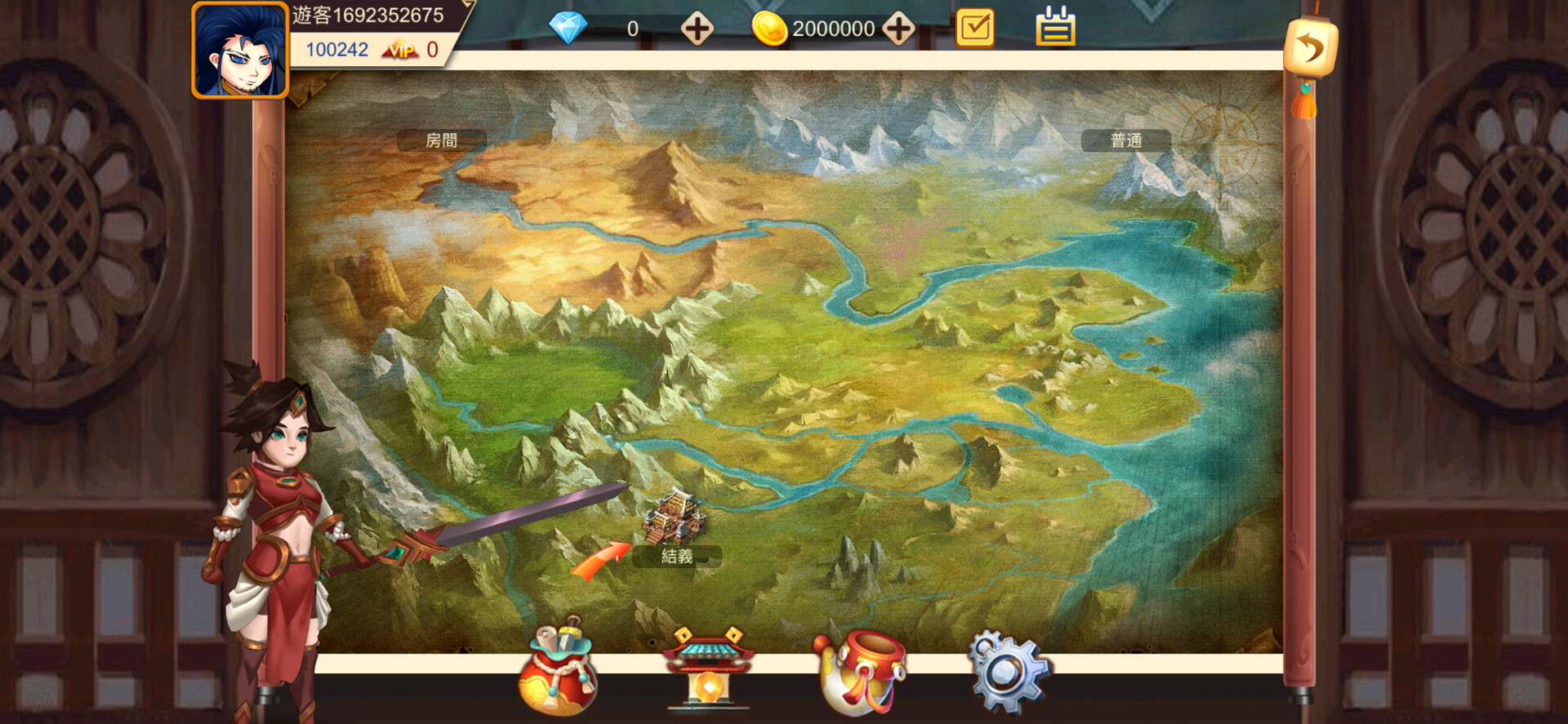
Task: Click the gold coin currency icon
Action: point(771,27)
